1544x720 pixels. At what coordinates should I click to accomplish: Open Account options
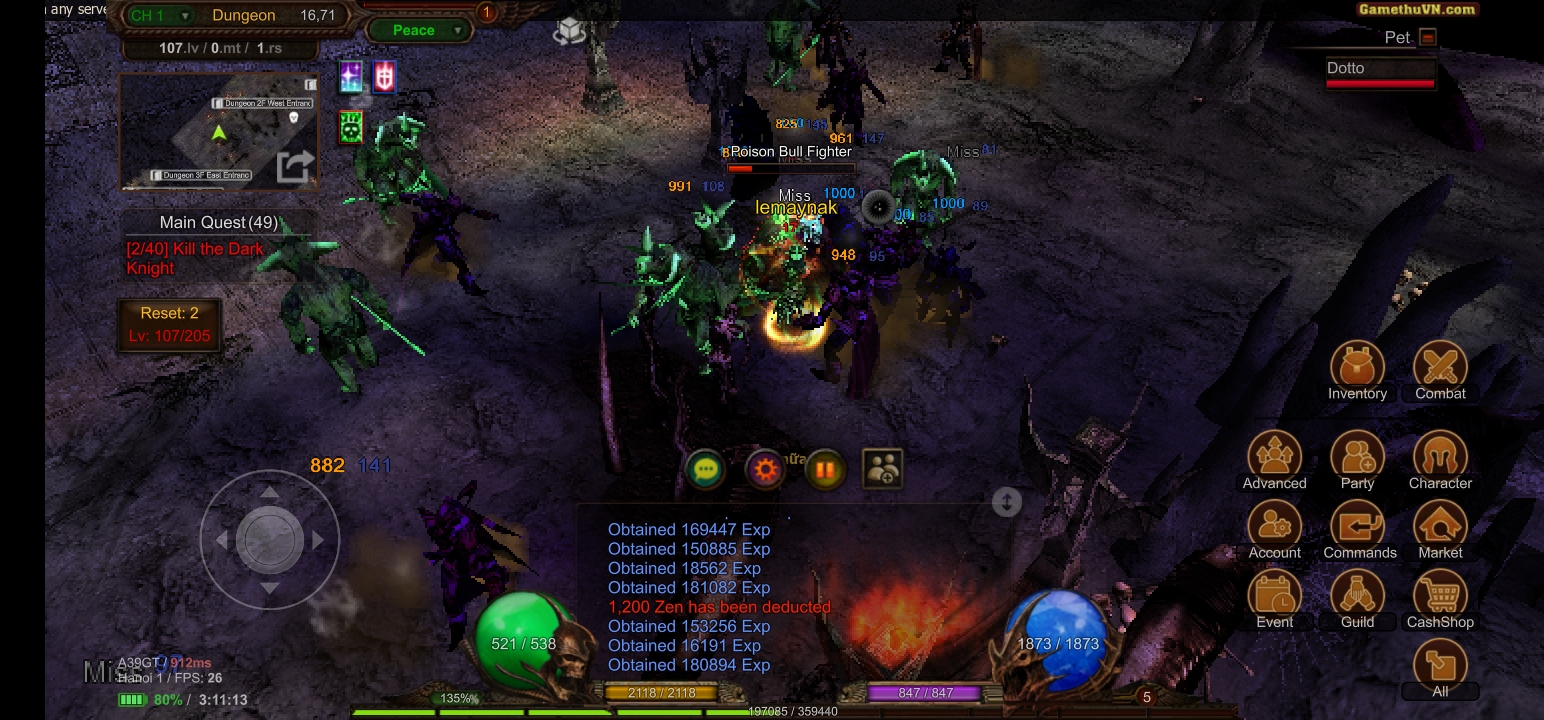coord(1274,527)
